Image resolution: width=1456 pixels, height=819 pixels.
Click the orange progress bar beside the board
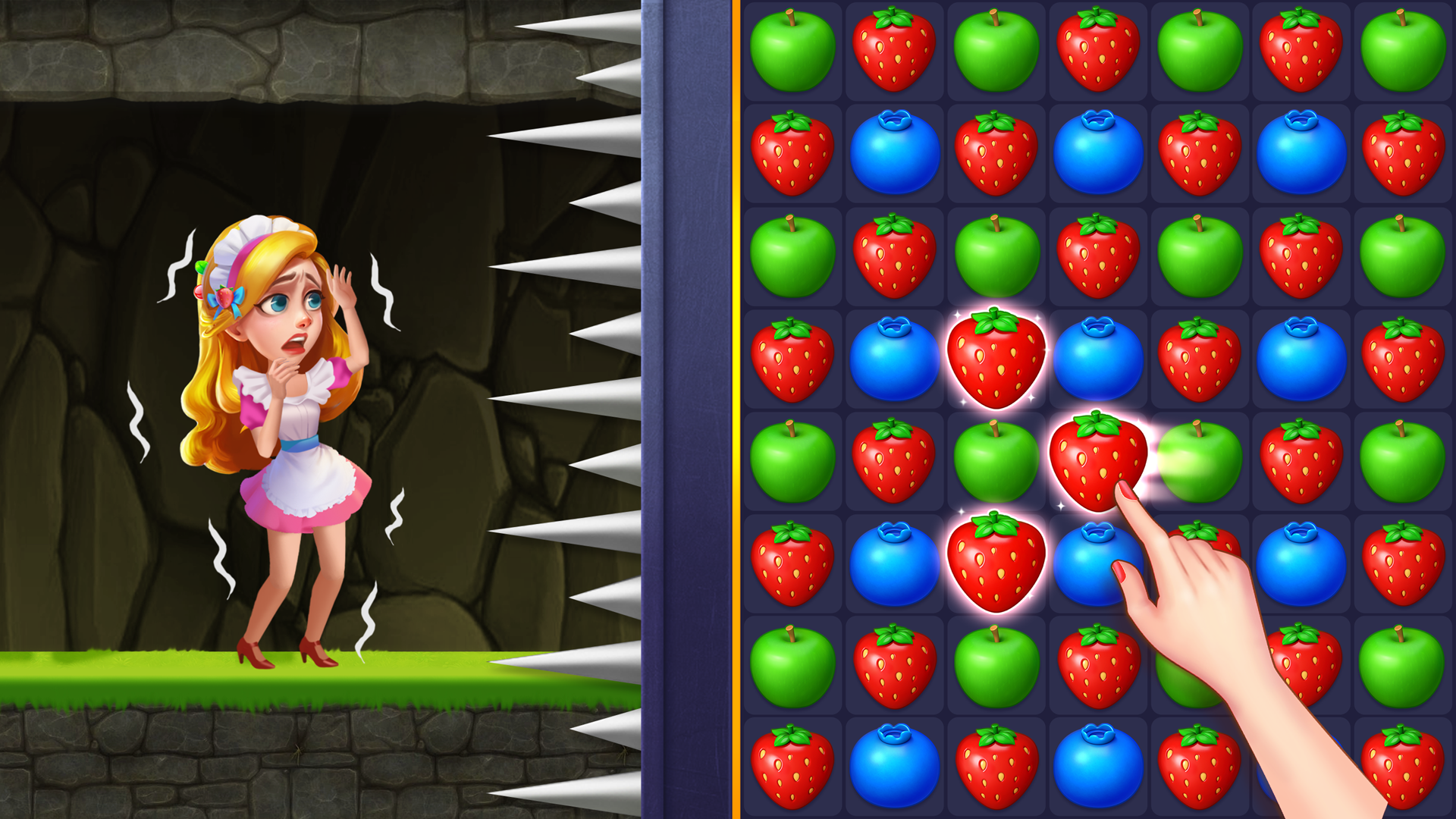[x=737, y=409]
